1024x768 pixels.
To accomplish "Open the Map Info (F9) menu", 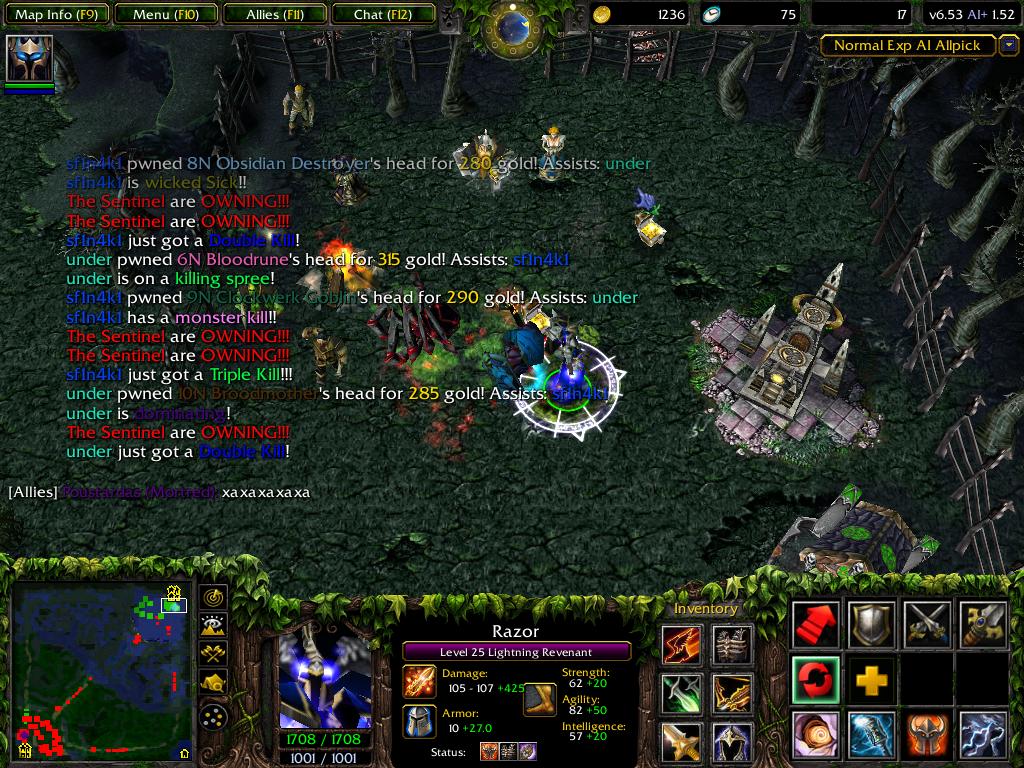I will tap(56, 15).
